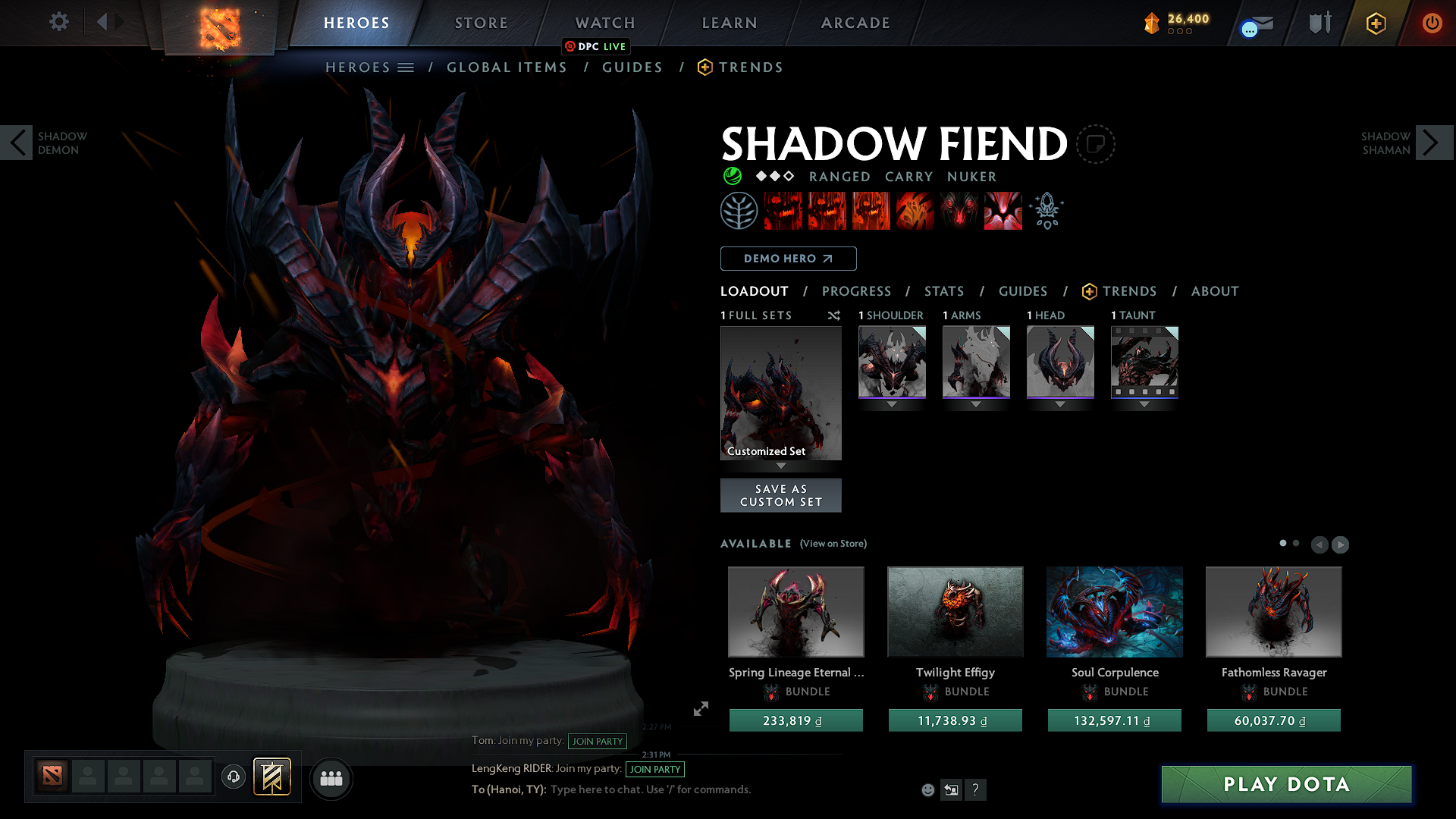Viewport: 1456px width, 819px height.
Task: Click the Save As Custom Set button
Action: tap(780, 494)
